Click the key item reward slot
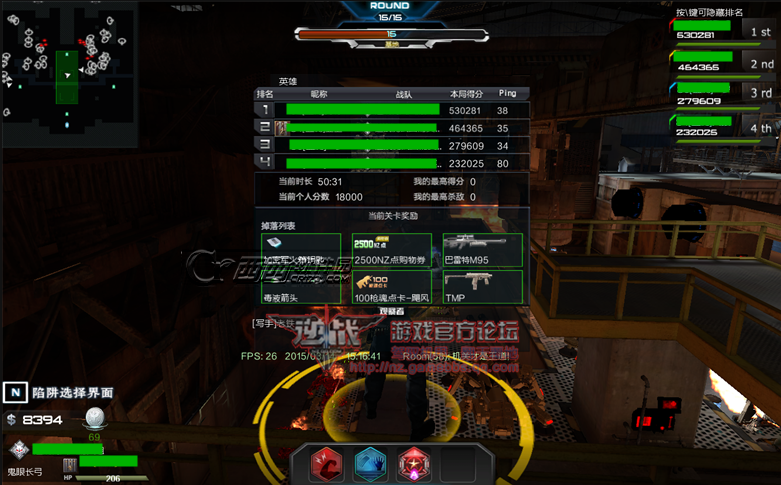781x485 pixels. [300, 250]
